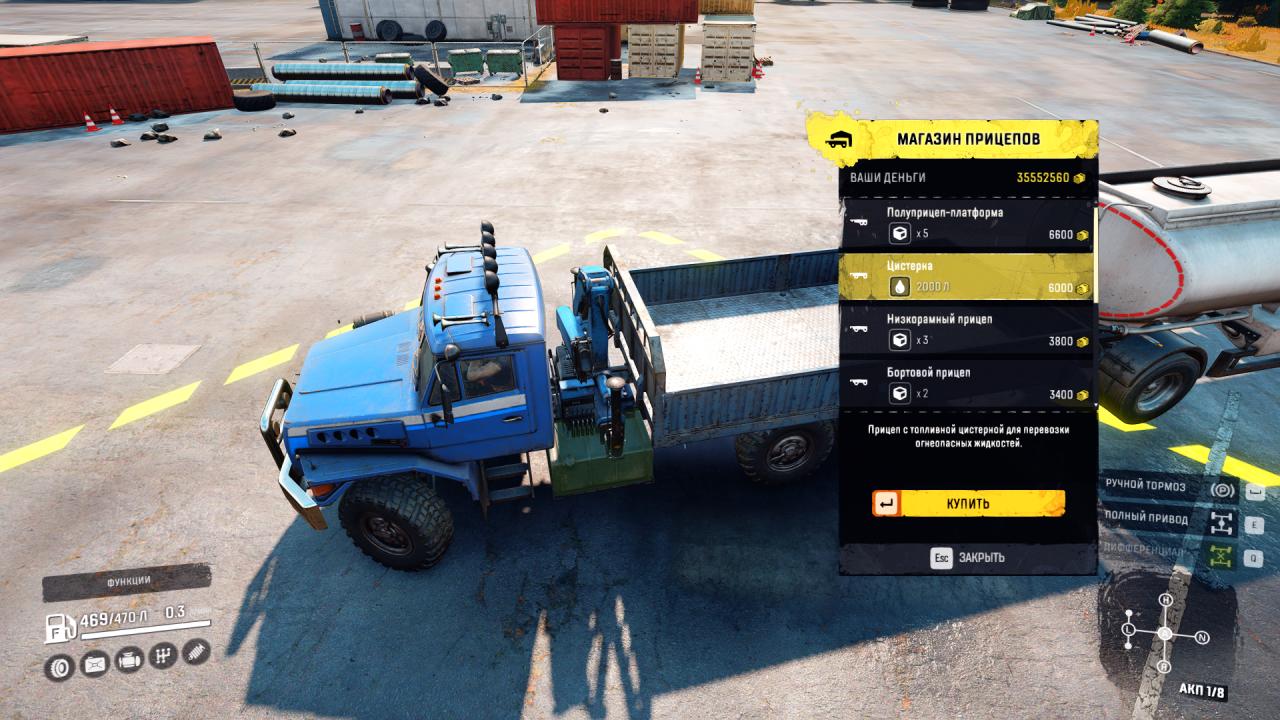The image size is (1280, 720).
Task: Select the Низкорамный прицеп trailer
Action: (966, 330)
